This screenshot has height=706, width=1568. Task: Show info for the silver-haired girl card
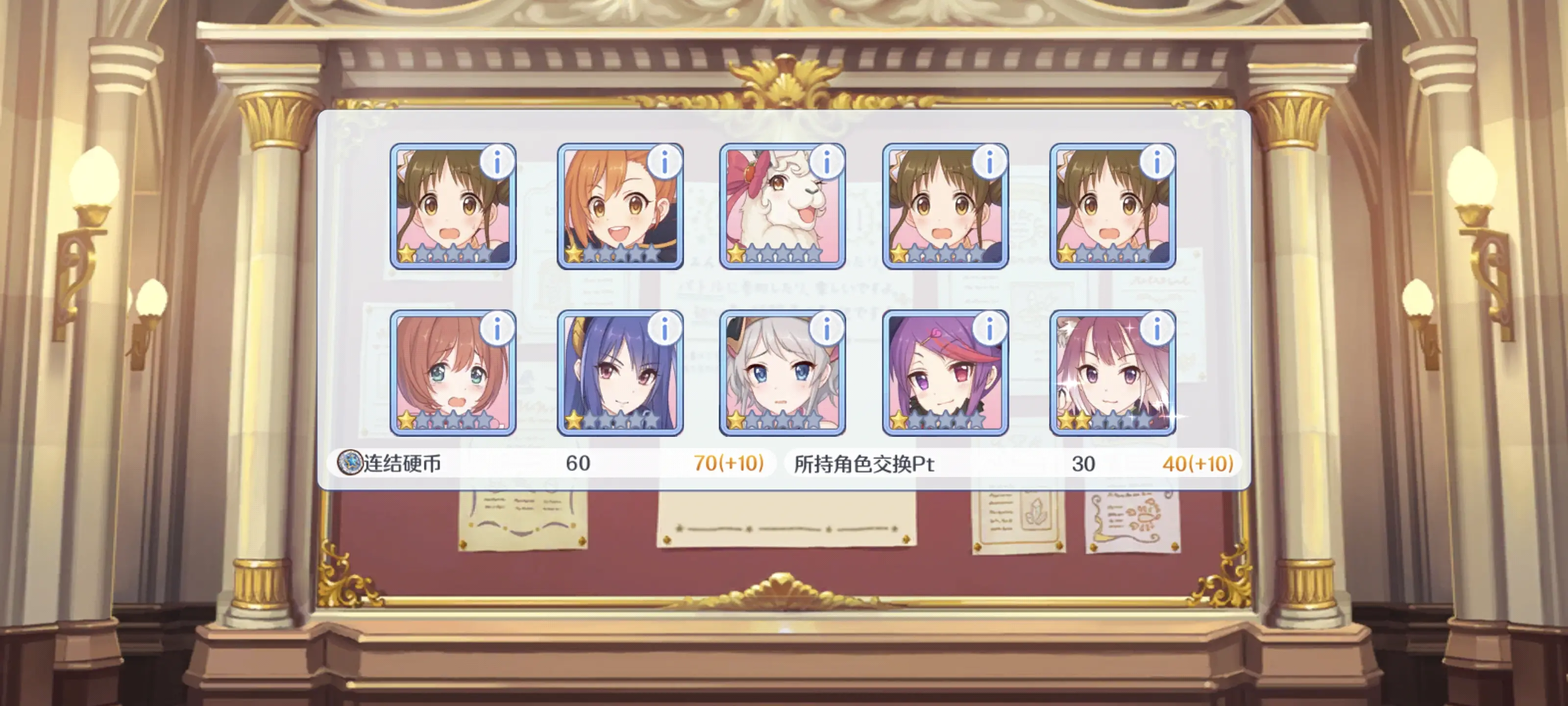[x=827, y=329]
